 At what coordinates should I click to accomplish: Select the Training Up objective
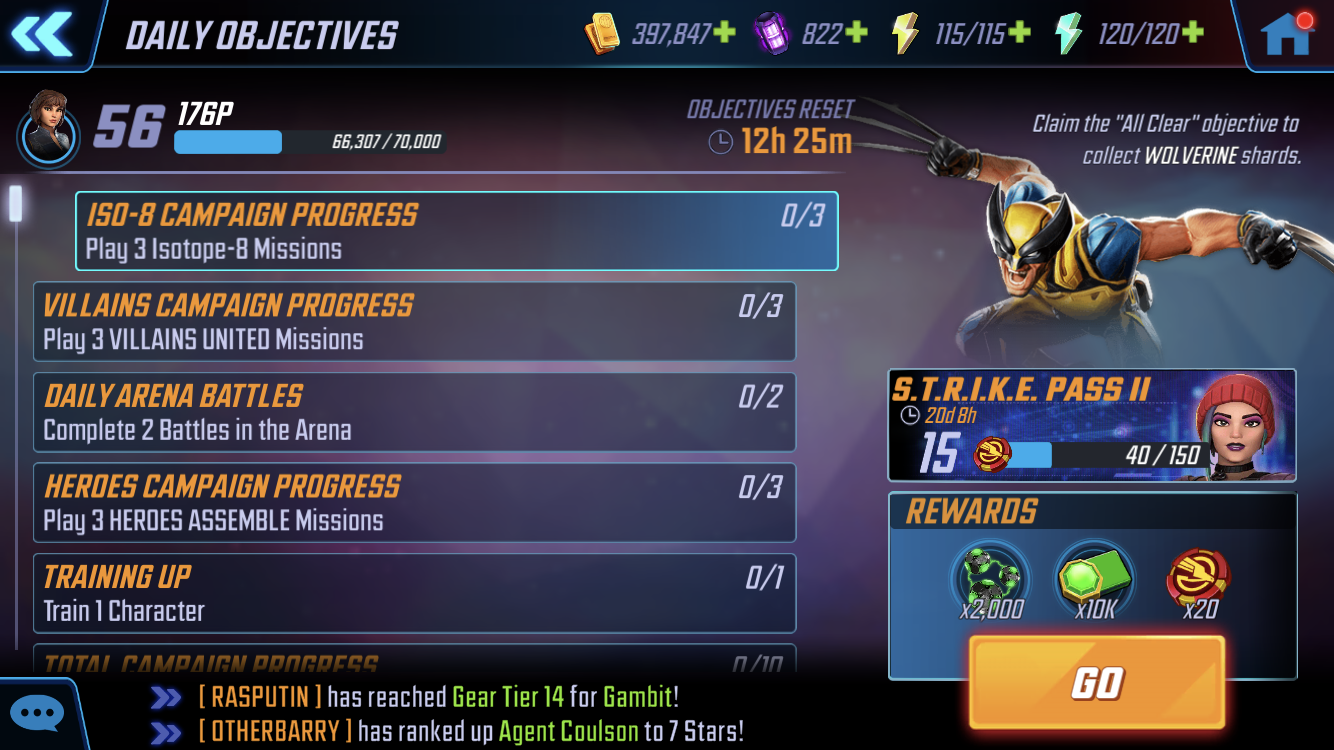(x=414, y=593)
